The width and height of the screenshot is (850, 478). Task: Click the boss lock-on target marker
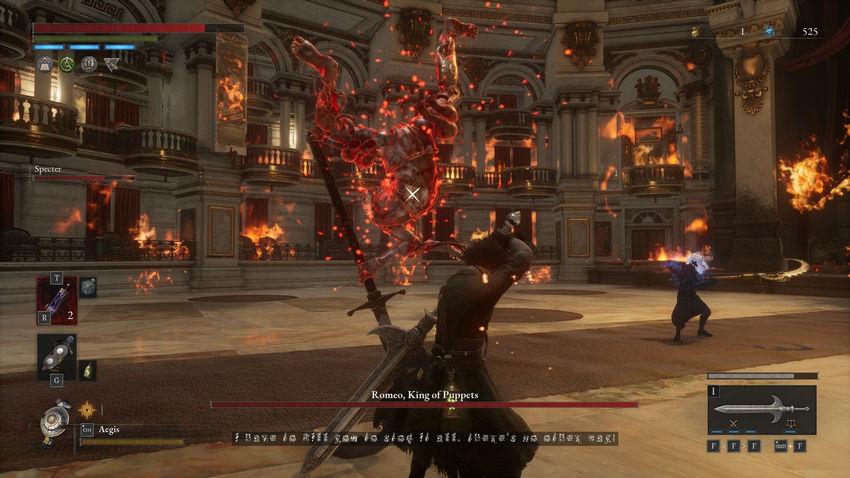(413, 194)
